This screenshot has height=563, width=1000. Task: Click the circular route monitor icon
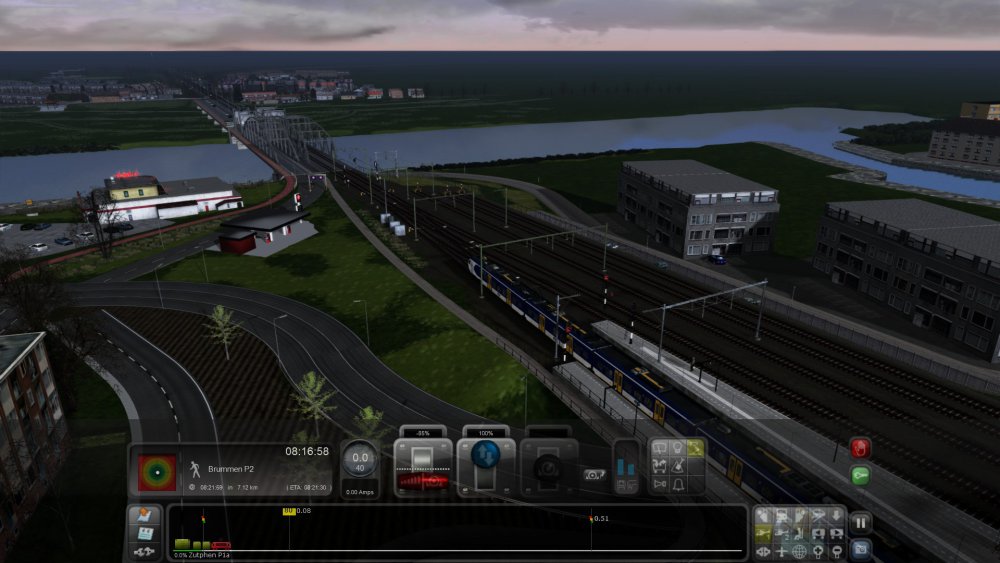(x=155, y=471)
